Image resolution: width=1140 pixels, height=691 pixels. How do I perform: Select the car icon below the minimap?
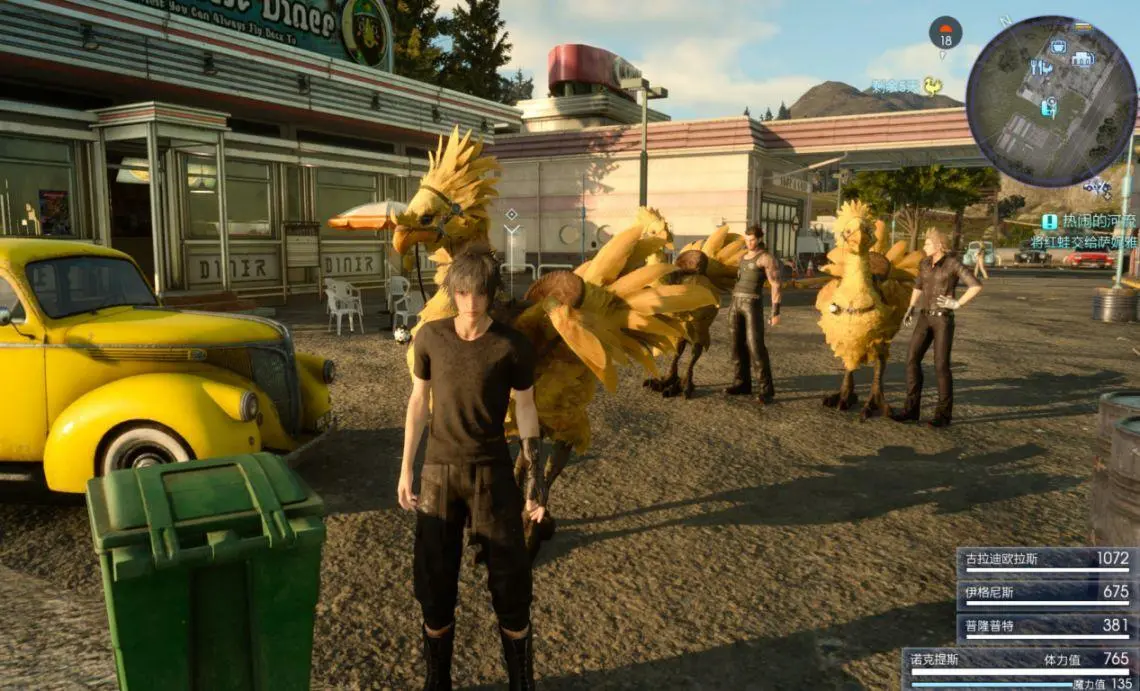(1097, 187)
